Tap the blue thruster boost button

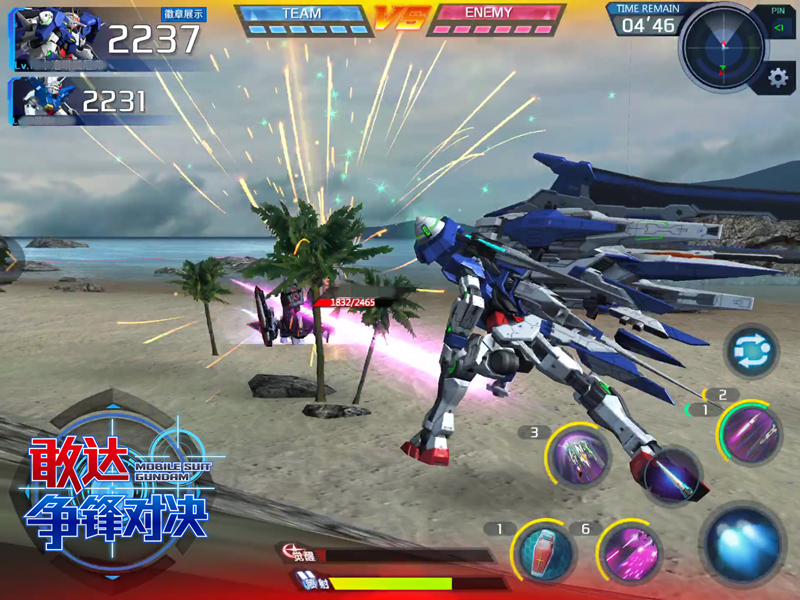(x=742, y=544)
